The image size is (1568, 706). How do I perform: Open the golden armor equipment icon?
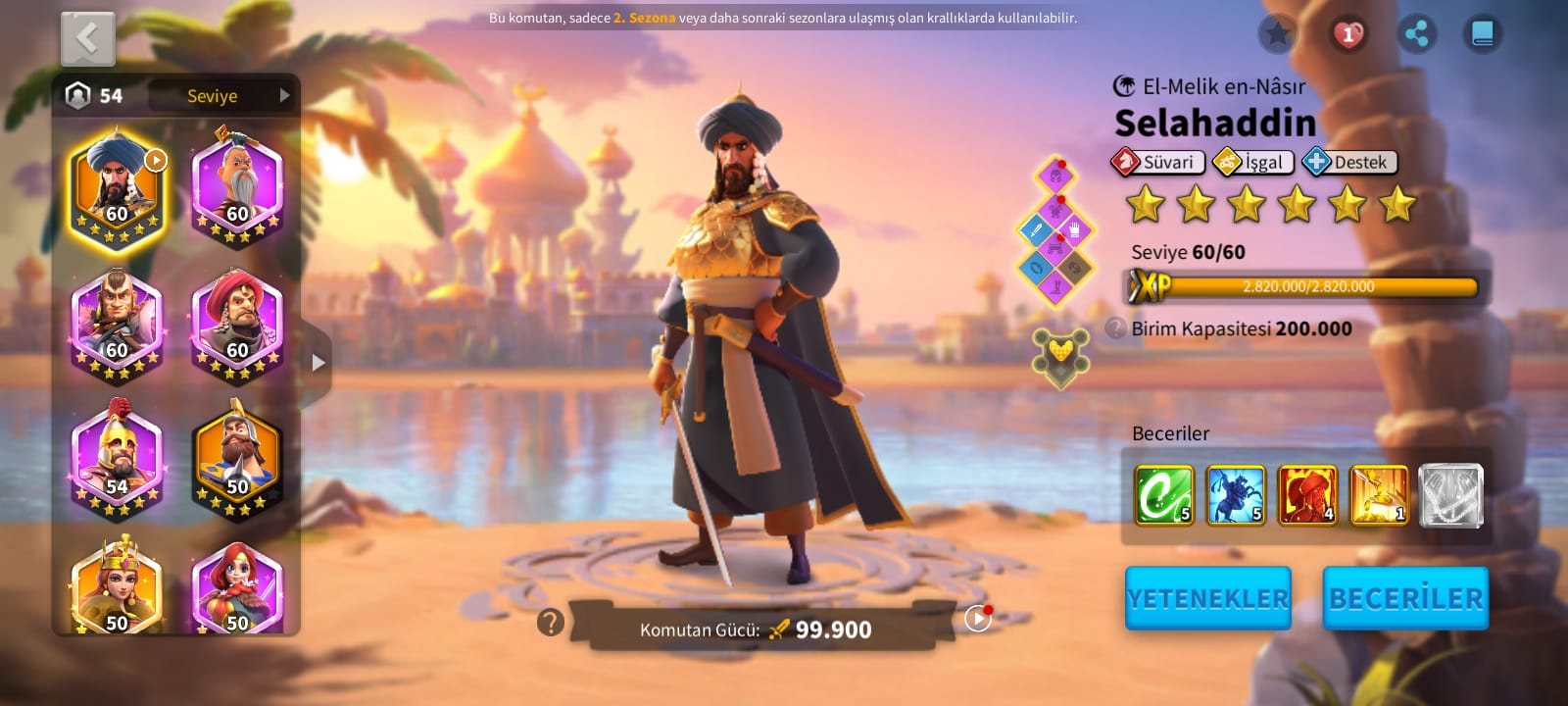tap(1059, 355)
